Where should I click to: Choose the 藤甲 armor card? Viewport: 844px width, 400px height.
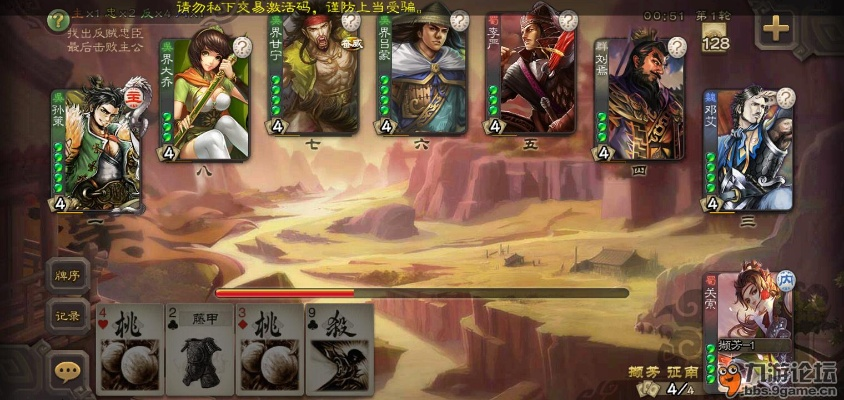coord(199,349)
